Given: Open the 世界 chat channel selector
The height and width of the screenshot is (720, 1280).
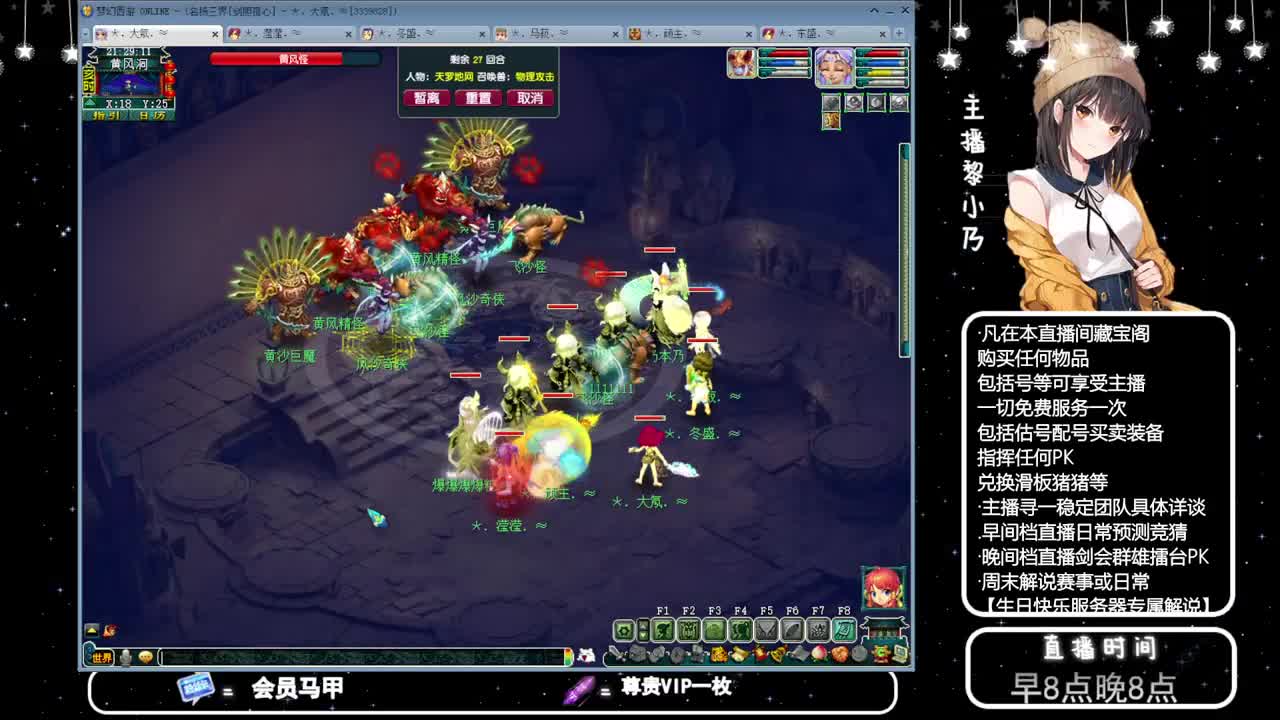Looking at the screenshot, I should (x=101, y=657).
